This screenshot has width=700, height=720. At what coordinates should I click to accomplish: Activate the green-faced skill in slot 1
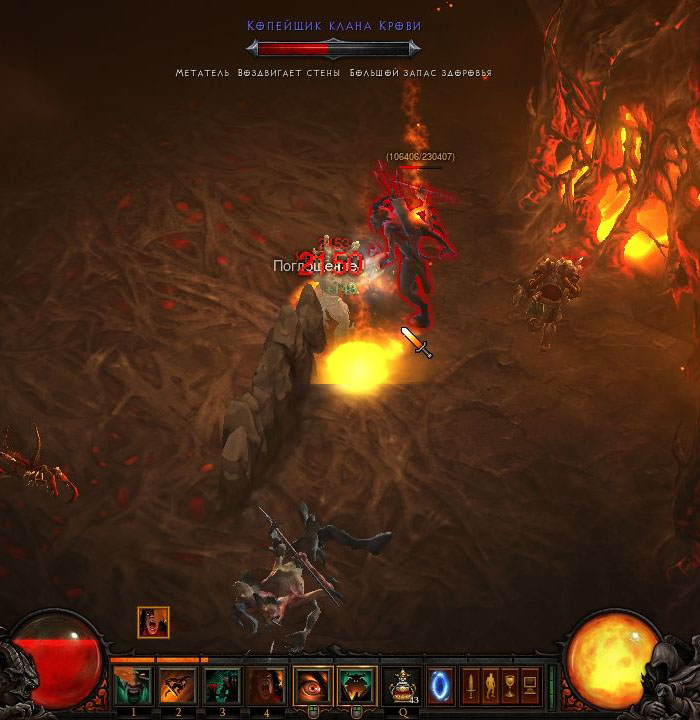132,687
